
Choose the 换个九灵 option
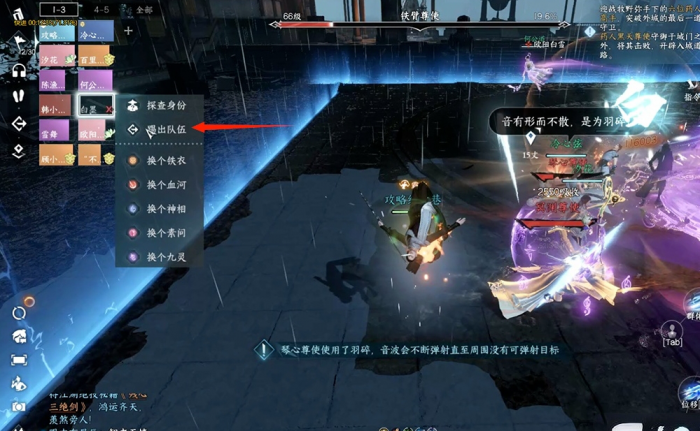coord(166,257)
